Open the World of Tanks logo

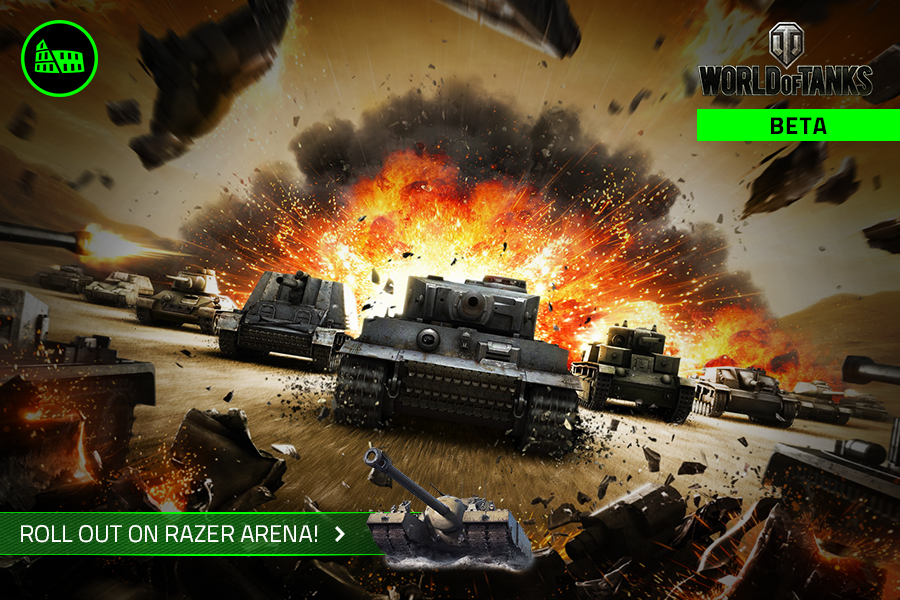pos(785,63)
